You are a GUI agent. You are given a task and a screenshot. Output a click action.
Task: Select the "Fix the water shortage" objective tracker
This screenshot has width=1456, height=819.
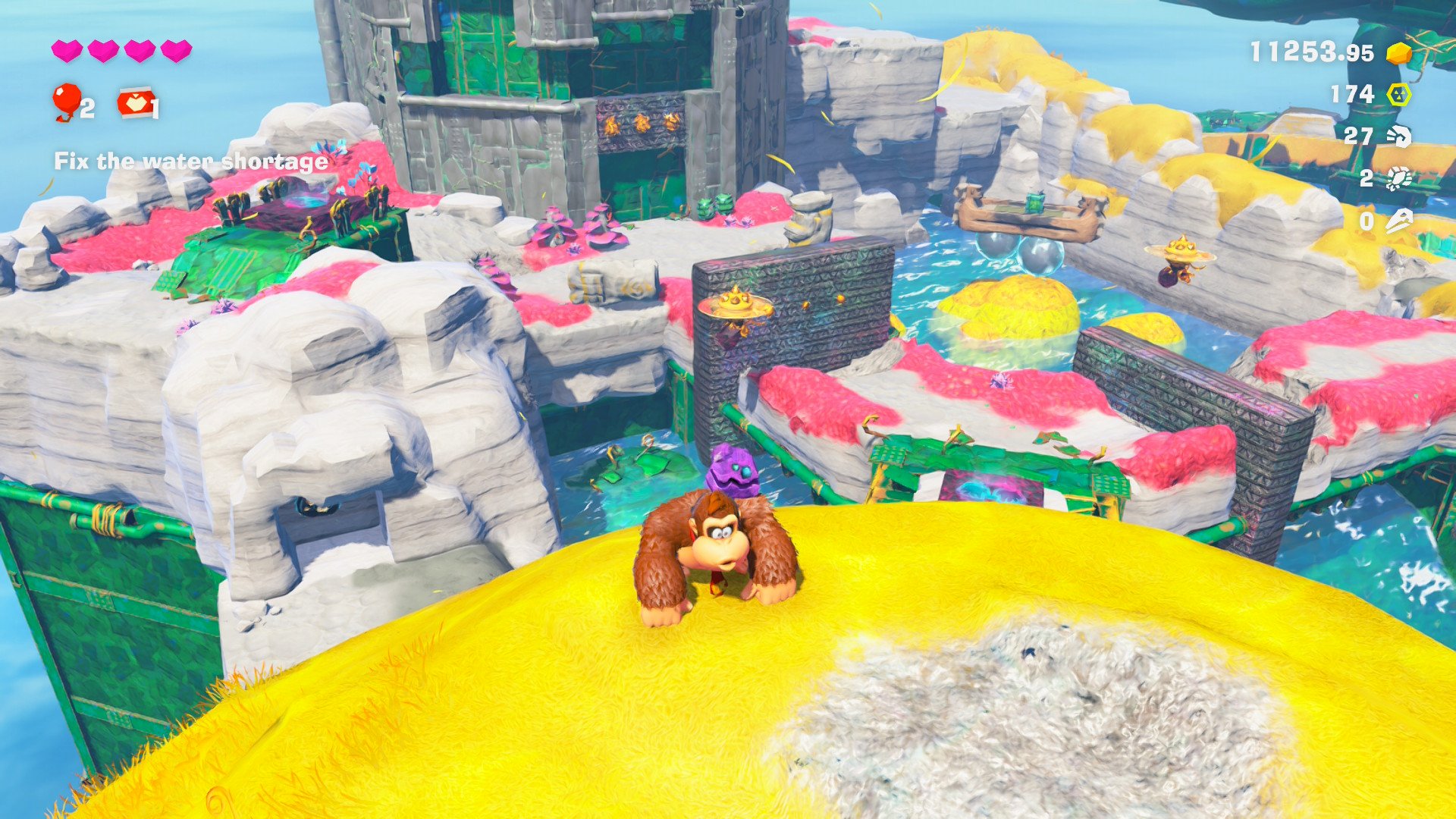point(190,162)
